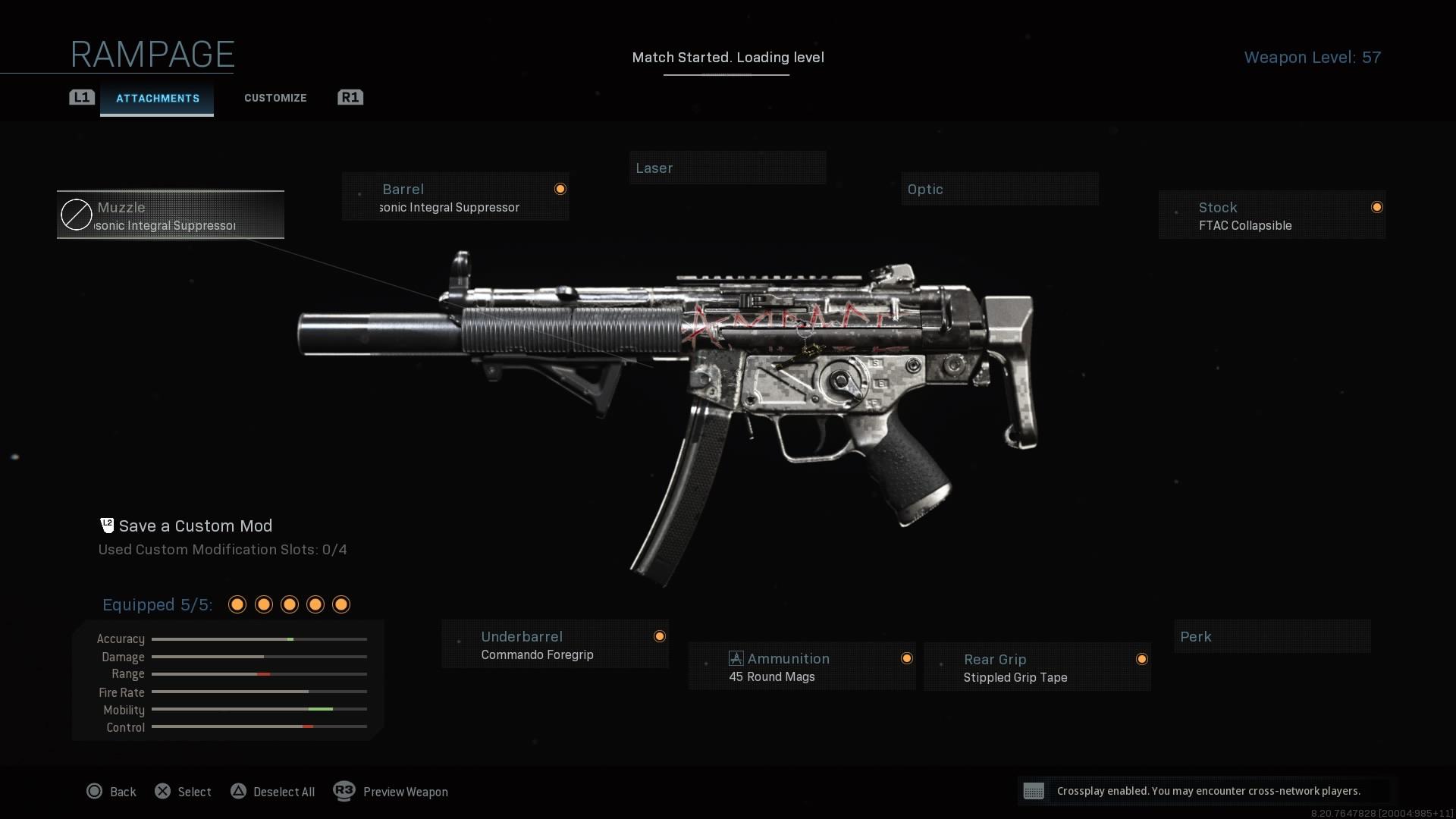
Task: Click the Select option in footer
Action: (x=184, y=792)
